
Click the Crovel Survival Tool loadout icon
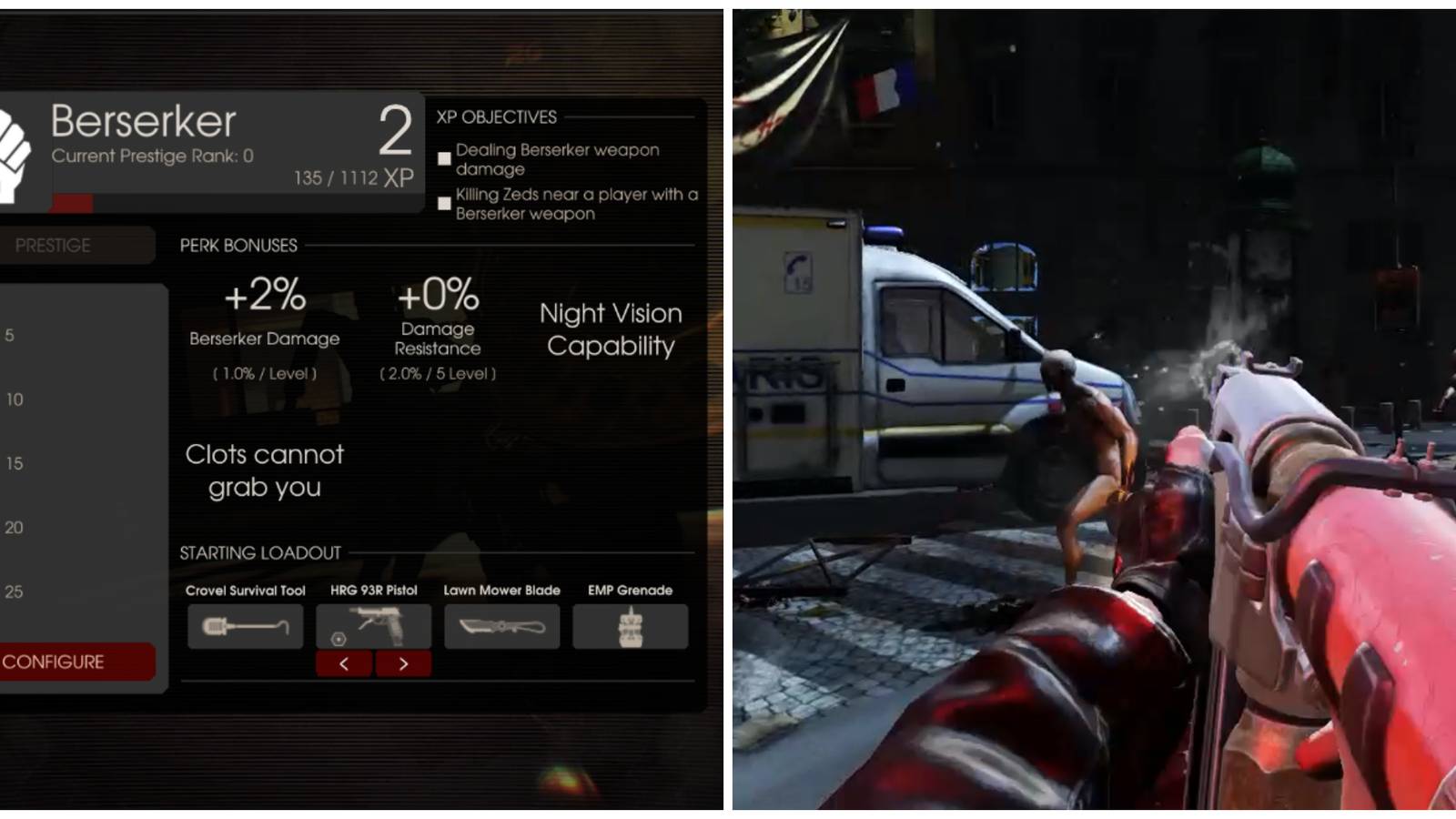244,625
